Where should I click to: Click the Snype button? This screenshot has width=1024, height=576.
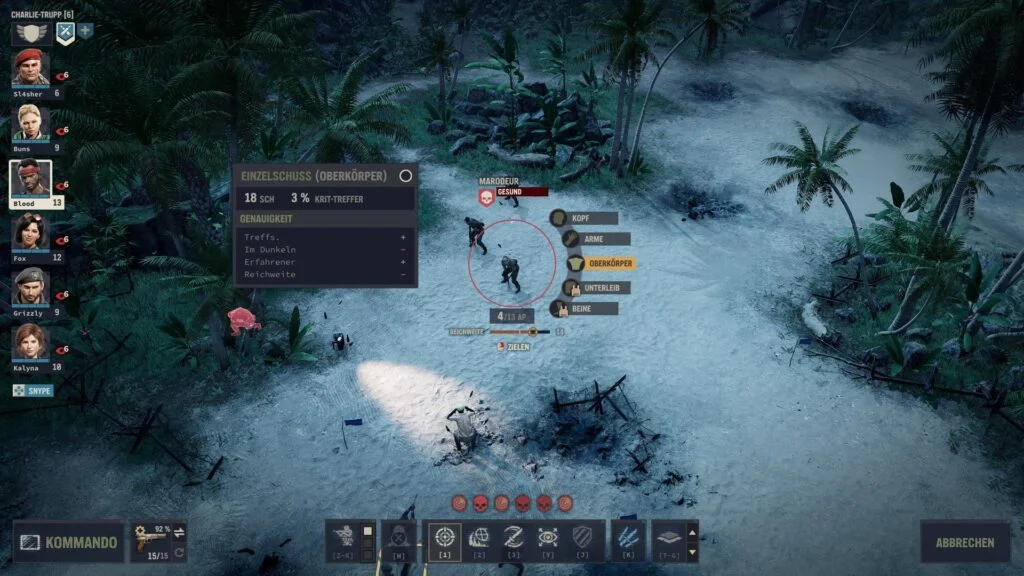[x=33, y=391]
